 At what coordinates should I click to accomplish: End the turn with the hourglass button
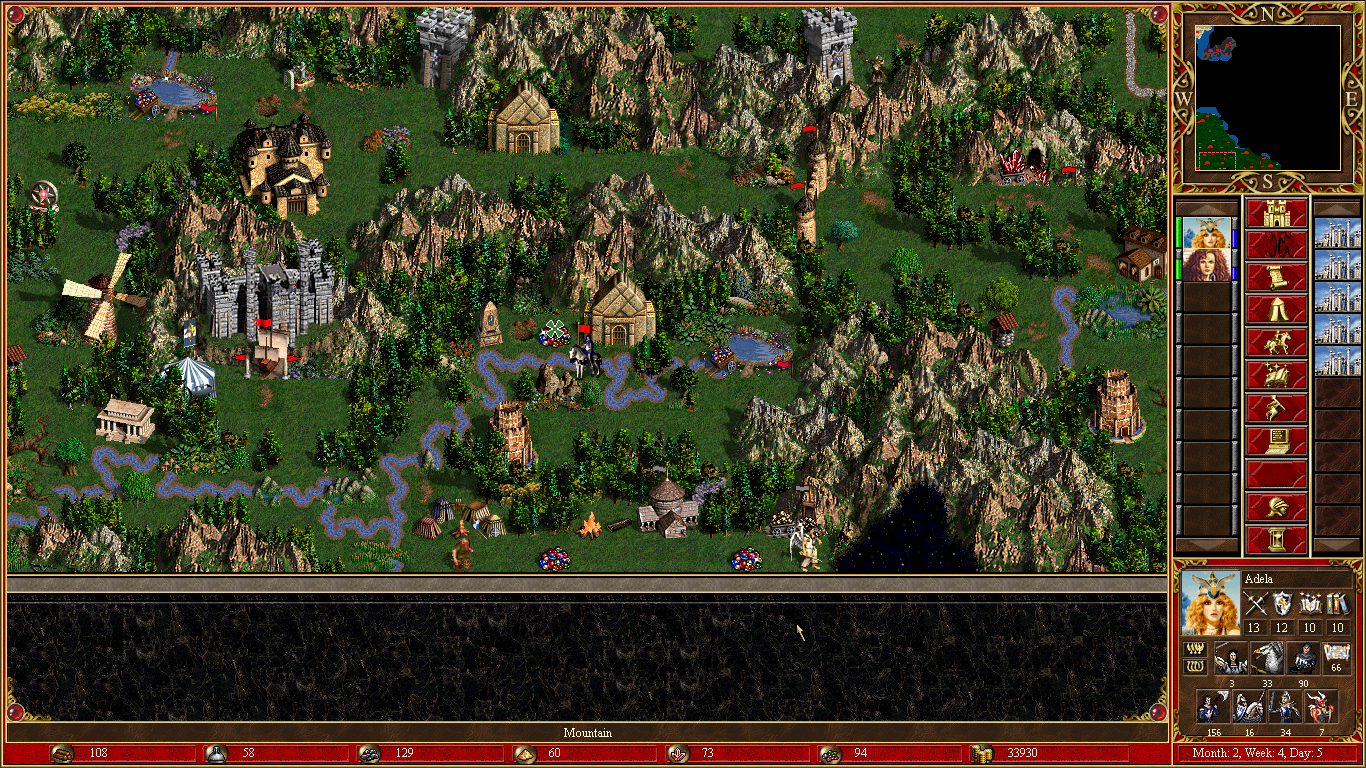(1276, 539)
